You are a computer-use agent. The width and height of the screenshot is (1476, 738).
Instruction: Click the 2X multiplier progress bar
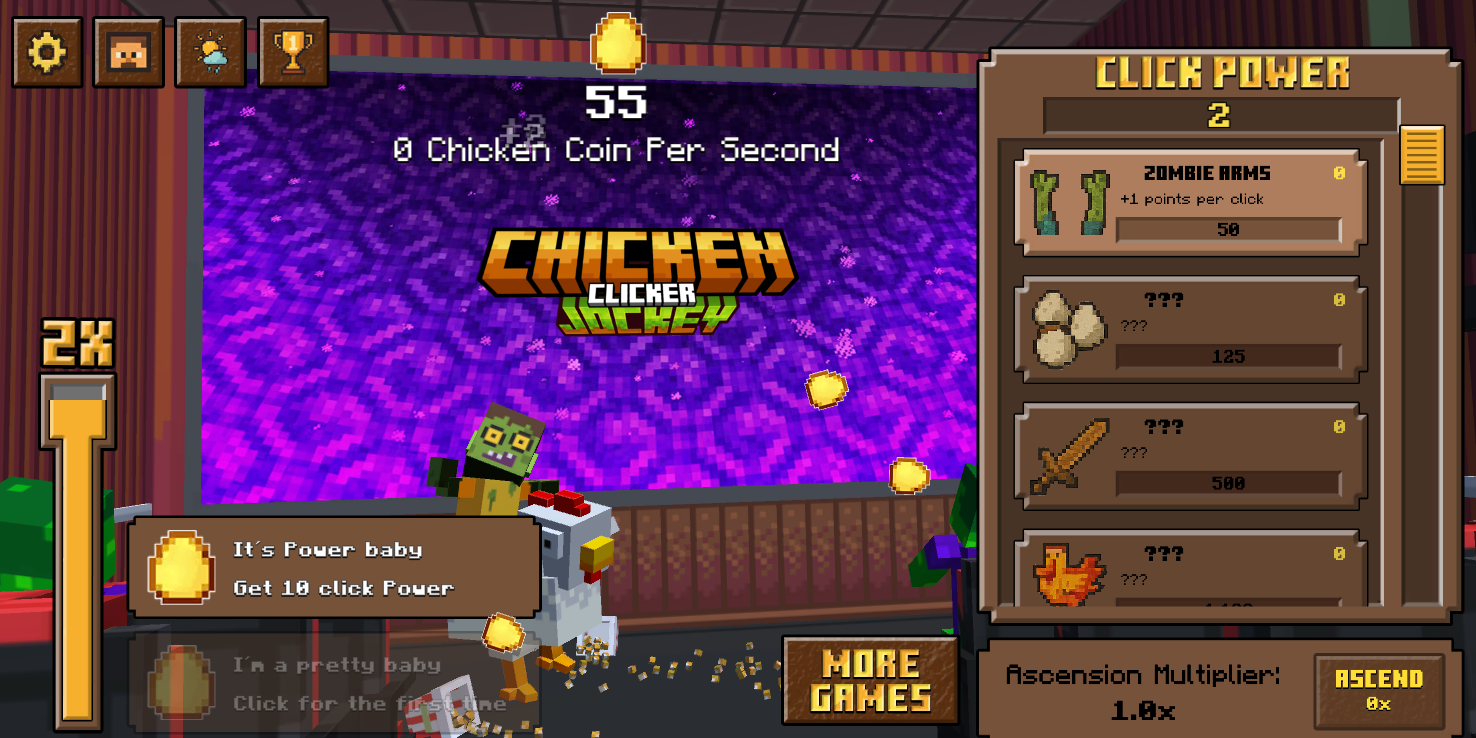(77, 550)
